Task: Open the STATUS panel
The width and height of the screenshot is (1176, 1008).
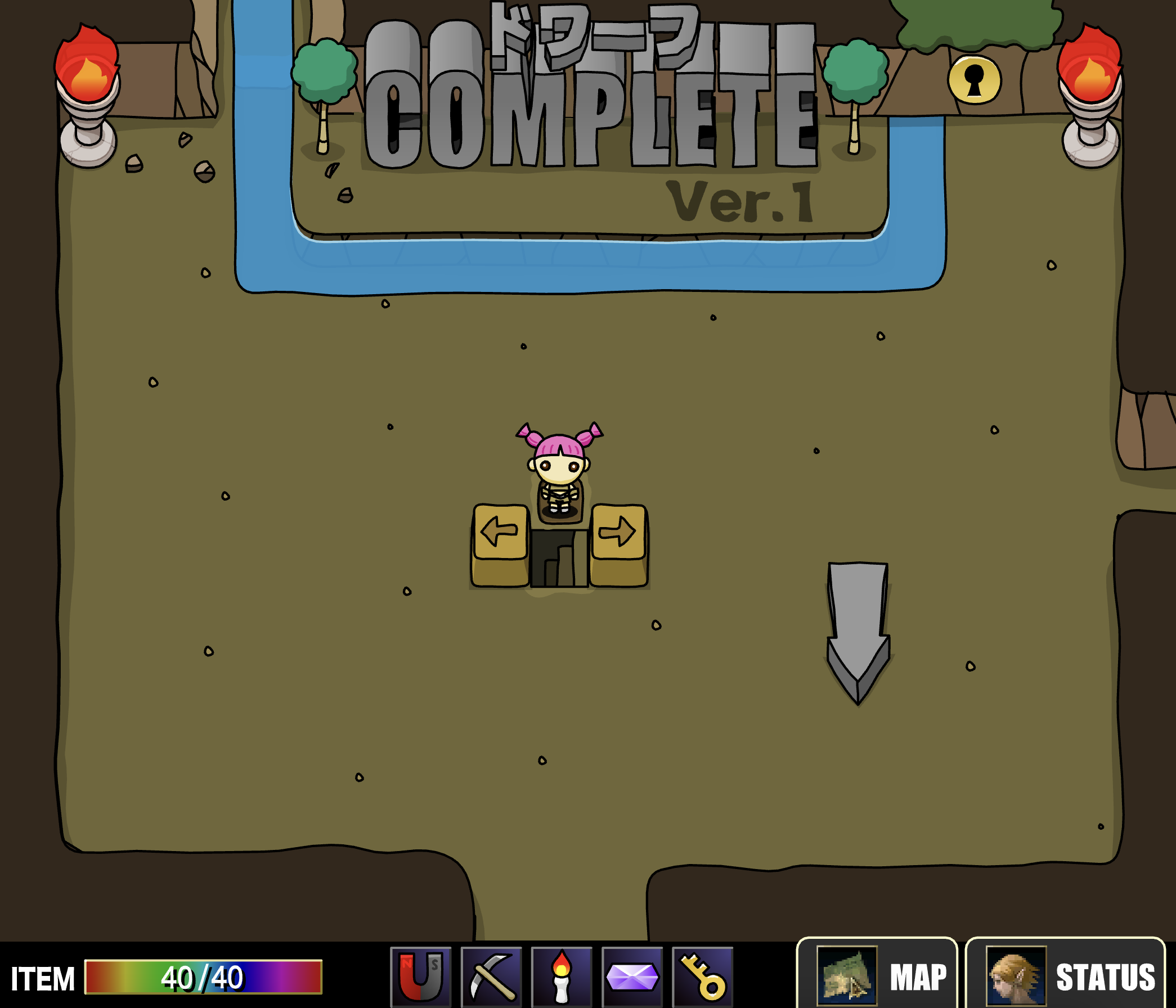Action: point(1107,976)
